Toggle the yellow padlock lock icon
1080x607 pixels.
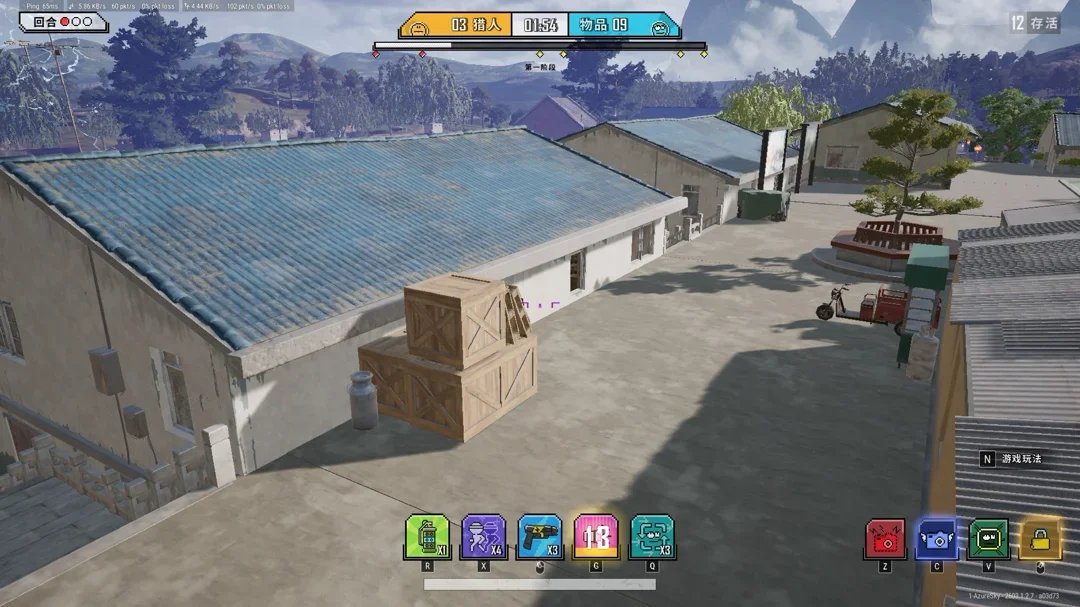coord(1041,540)
